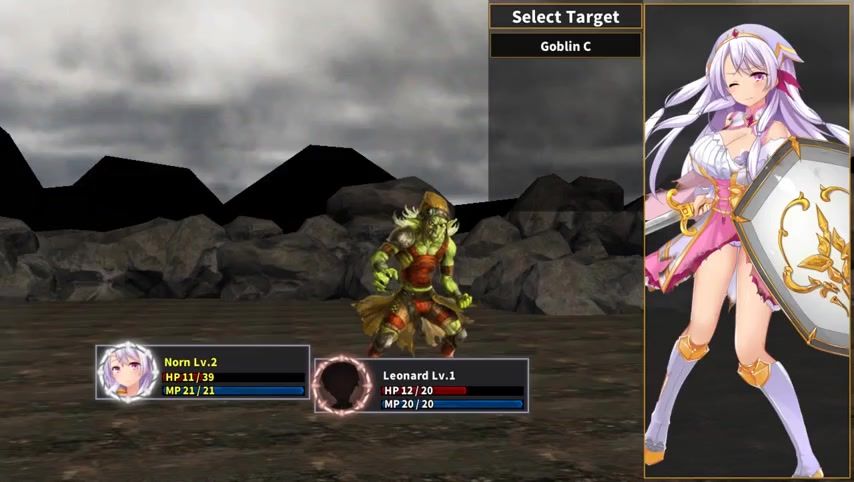Choose Norn's party status panel

203,372
